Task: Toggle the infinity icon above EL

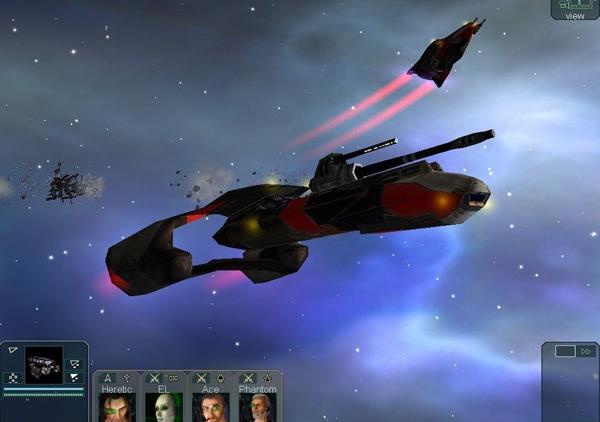Action: (x=173, y=378)
